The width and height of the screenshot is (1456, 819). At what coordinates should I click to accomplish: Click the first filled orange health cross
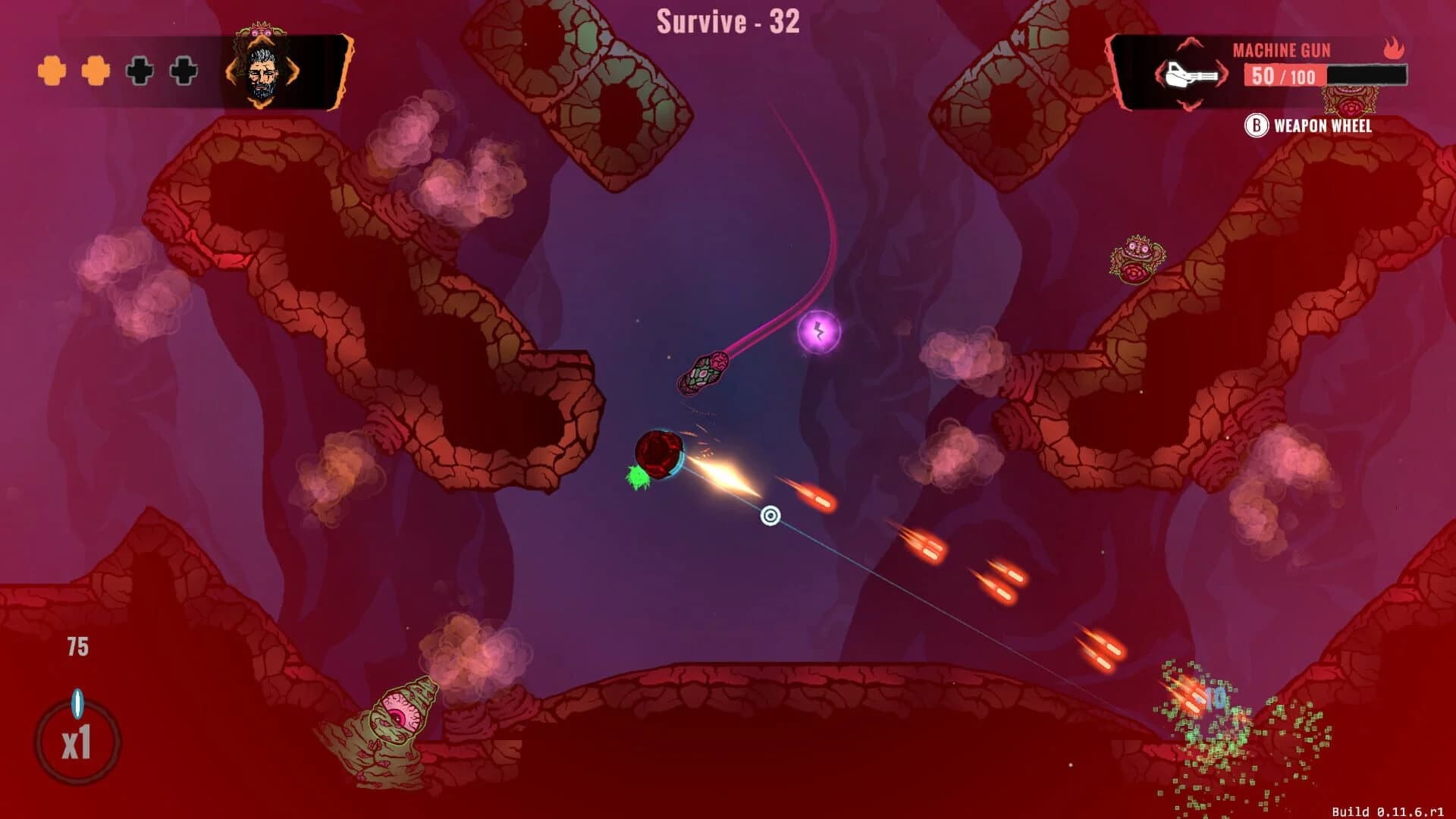point(51,71)
